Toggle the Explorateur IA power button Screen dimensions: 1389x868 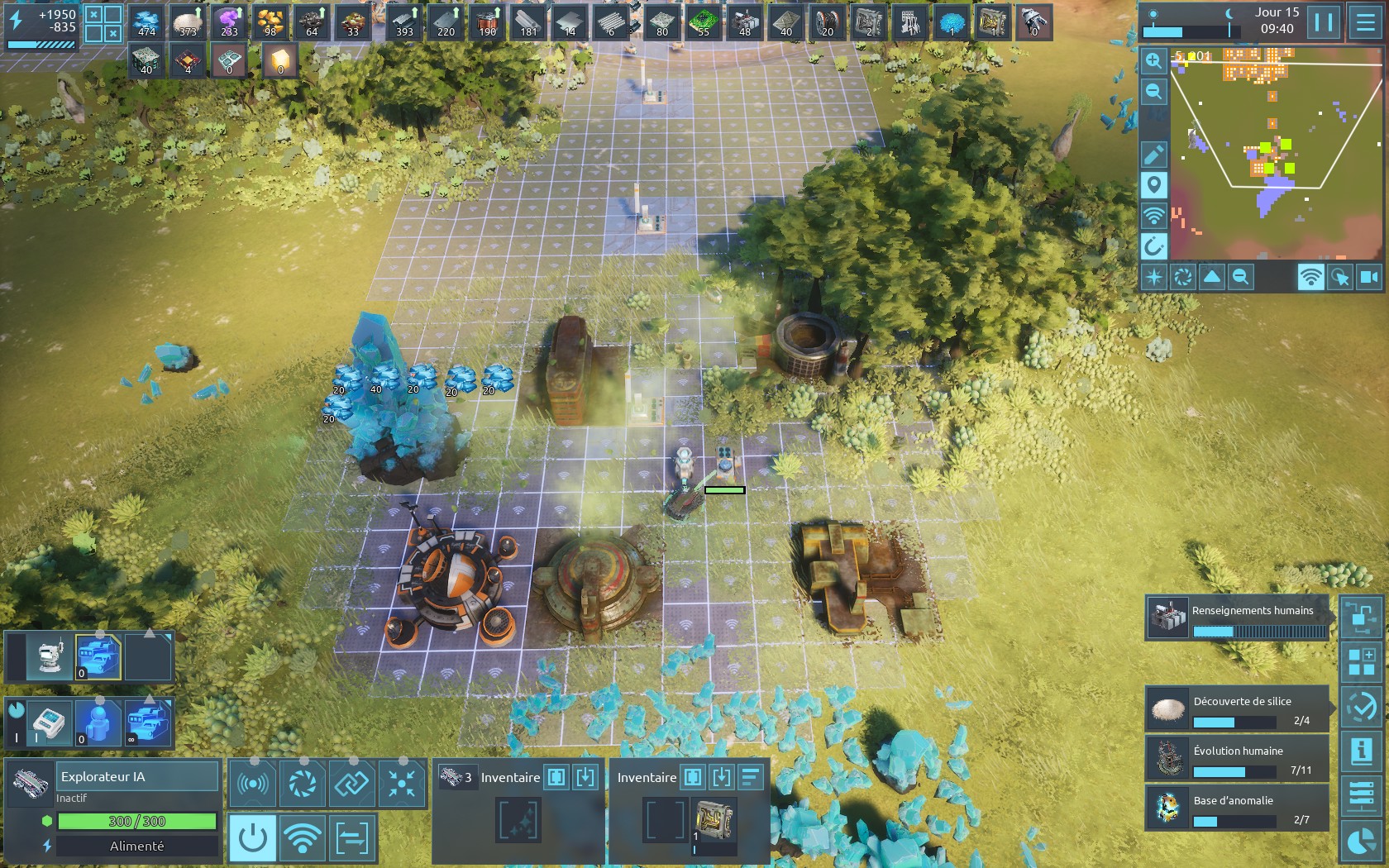tap(252, 837)
